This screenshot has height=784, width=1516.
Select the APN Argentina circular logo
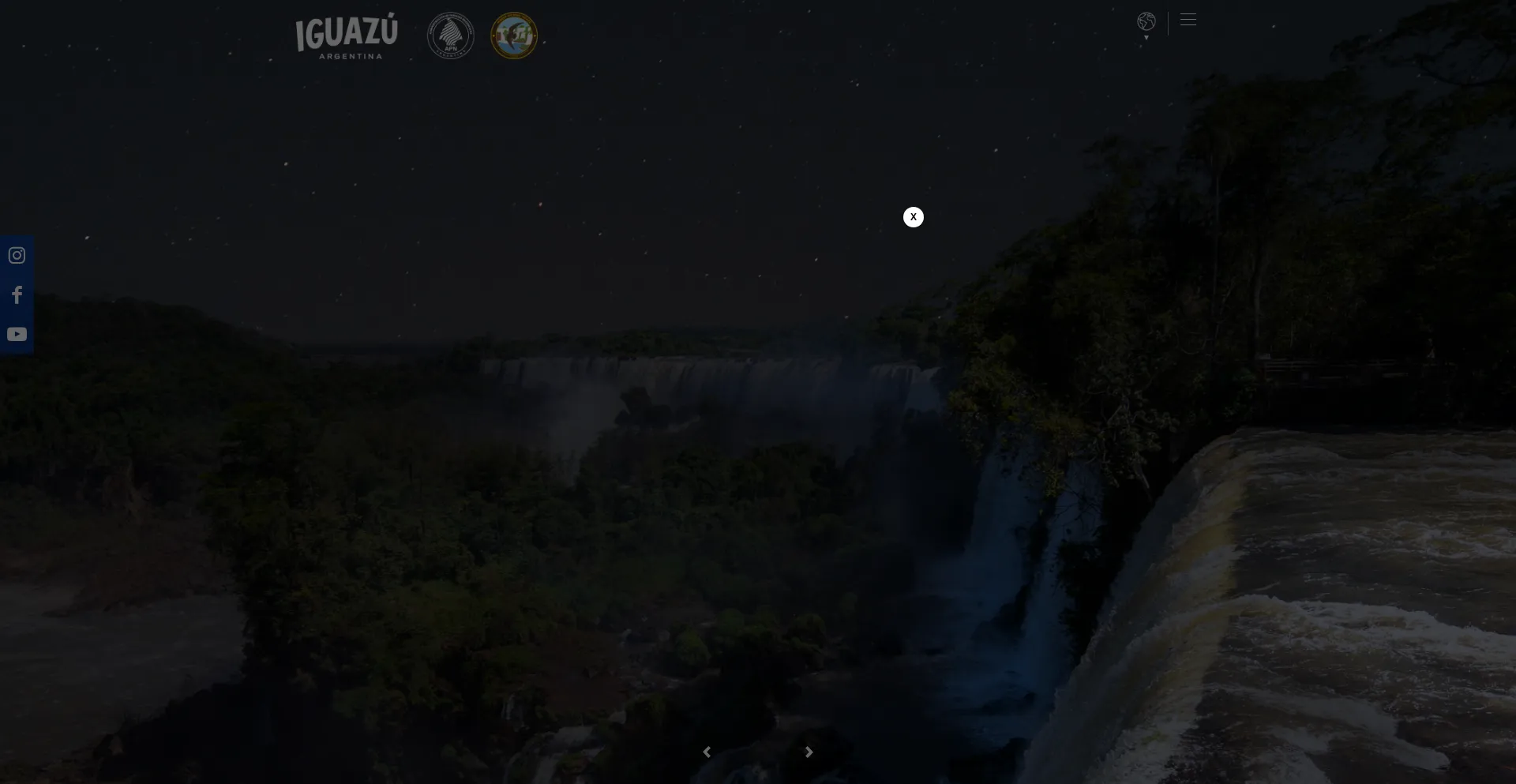click(450, 36)
